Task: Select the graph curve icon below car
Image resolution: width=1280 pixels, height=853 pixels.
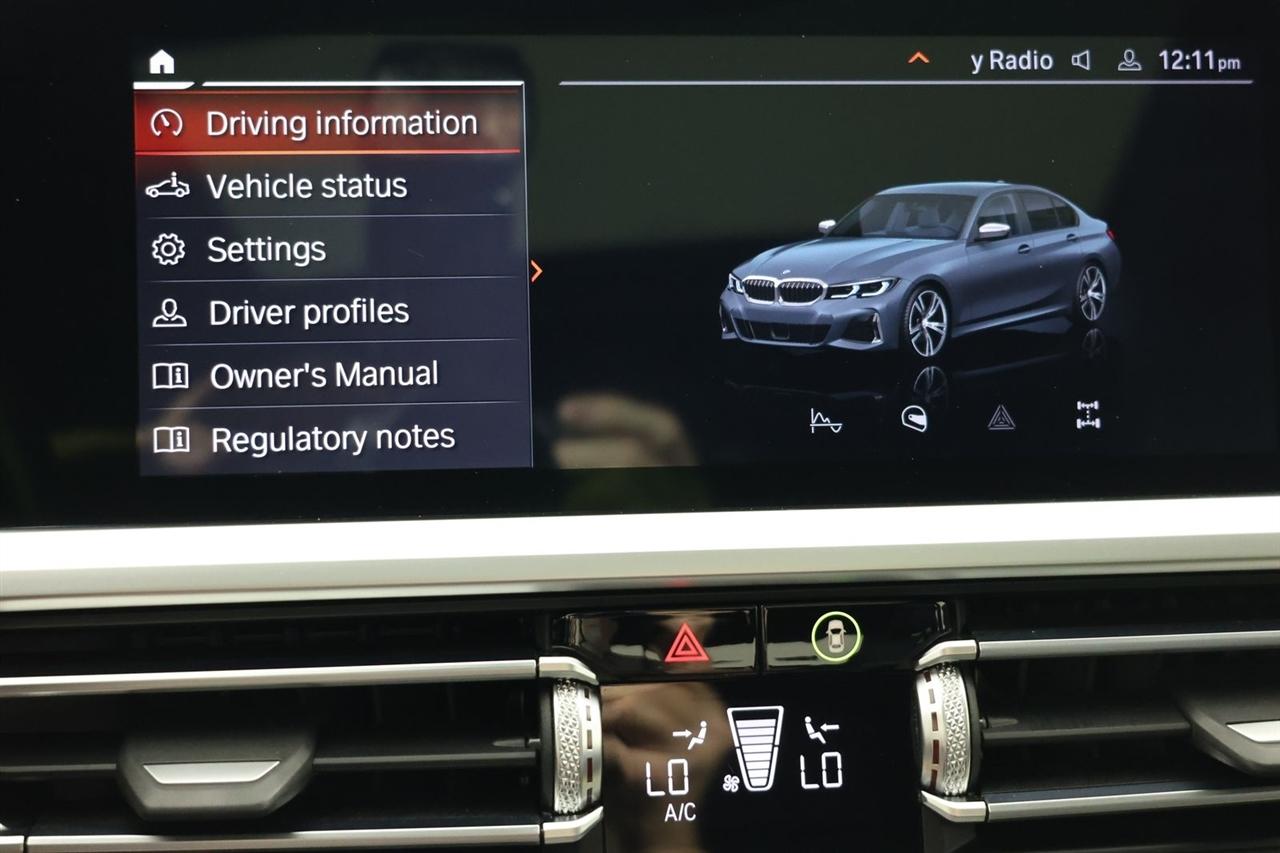Action: pos(825,421)
